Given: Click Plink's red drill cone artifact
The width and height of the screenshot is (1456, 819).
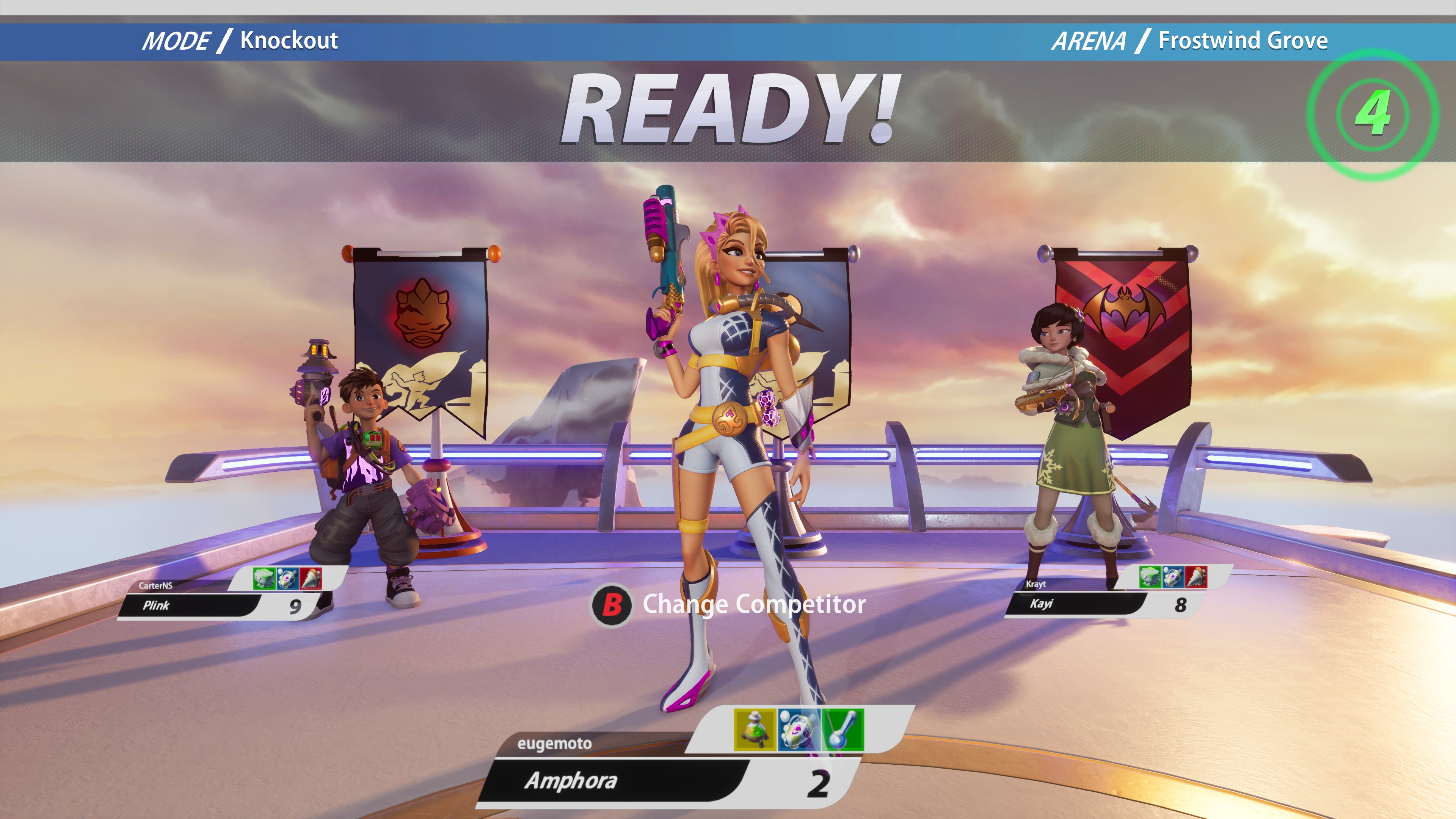Looking at the screenshot, I should [310, 578].
